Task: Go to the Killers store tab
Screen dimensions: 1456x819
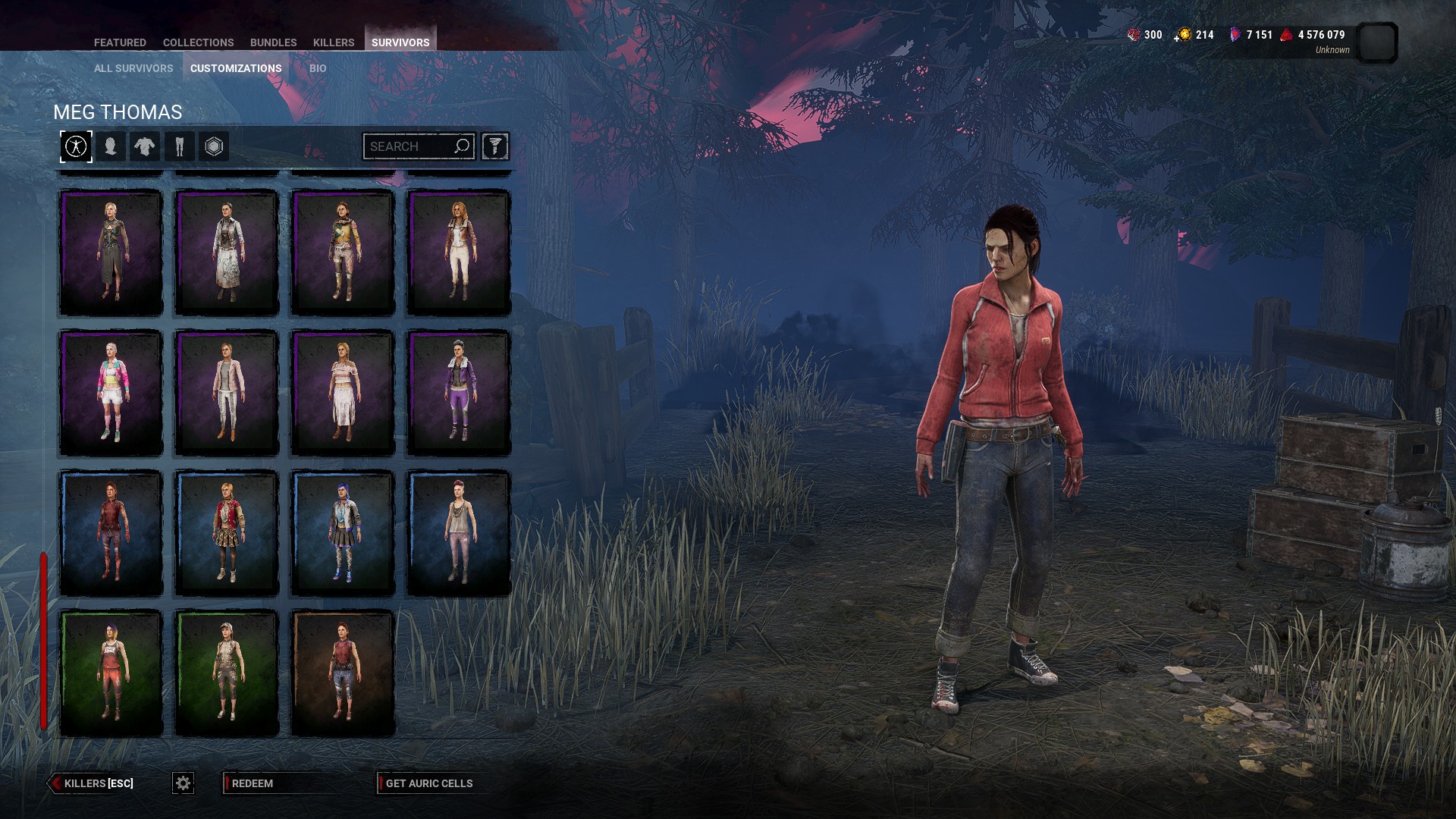Action: [x=334, y=42]
